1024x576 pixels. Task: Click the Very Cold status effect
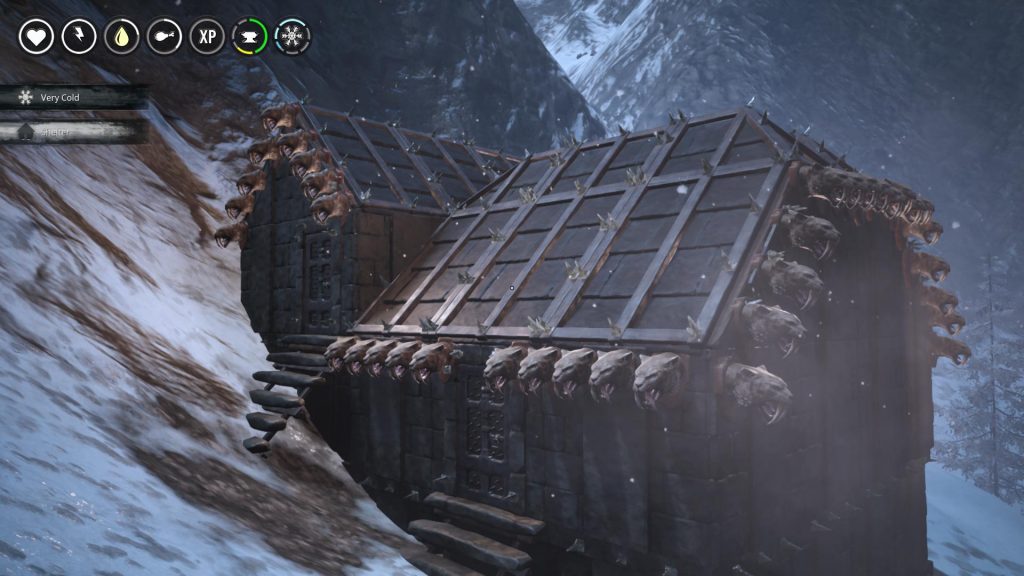click(60, 97)
